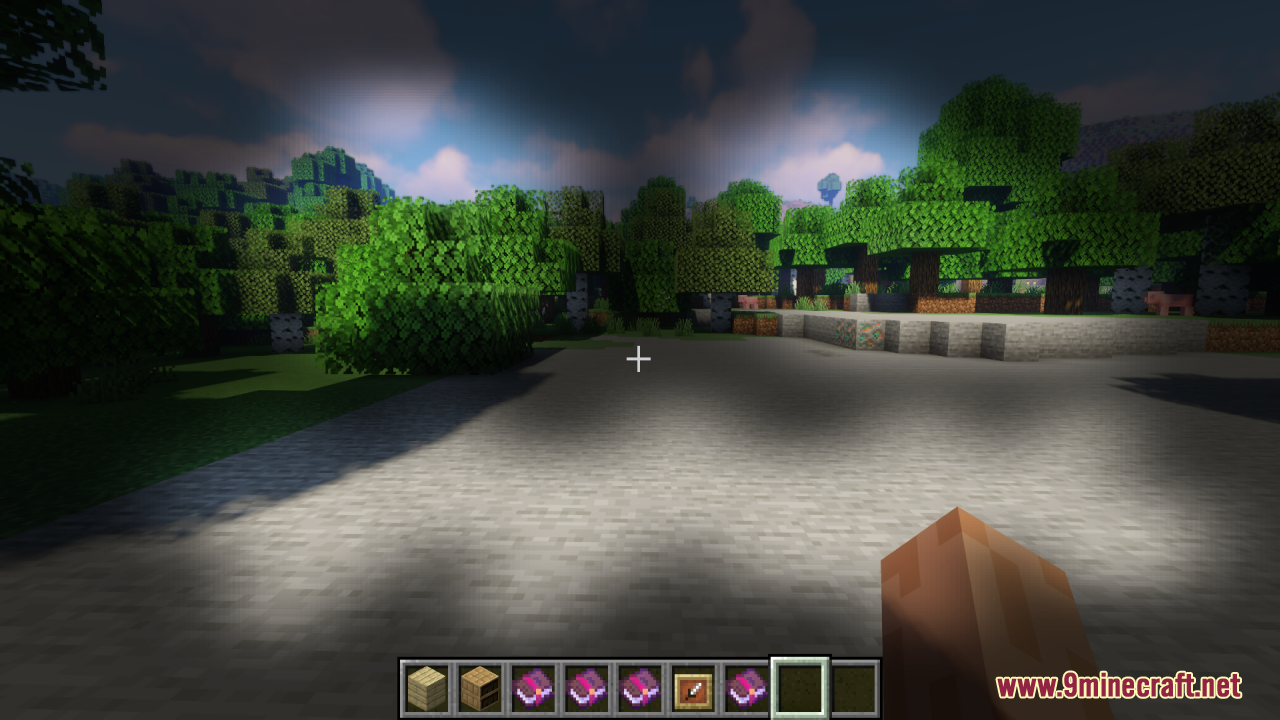Select the first enchanted book
This screenshot has height=720, width=1280.
[533, 685]
